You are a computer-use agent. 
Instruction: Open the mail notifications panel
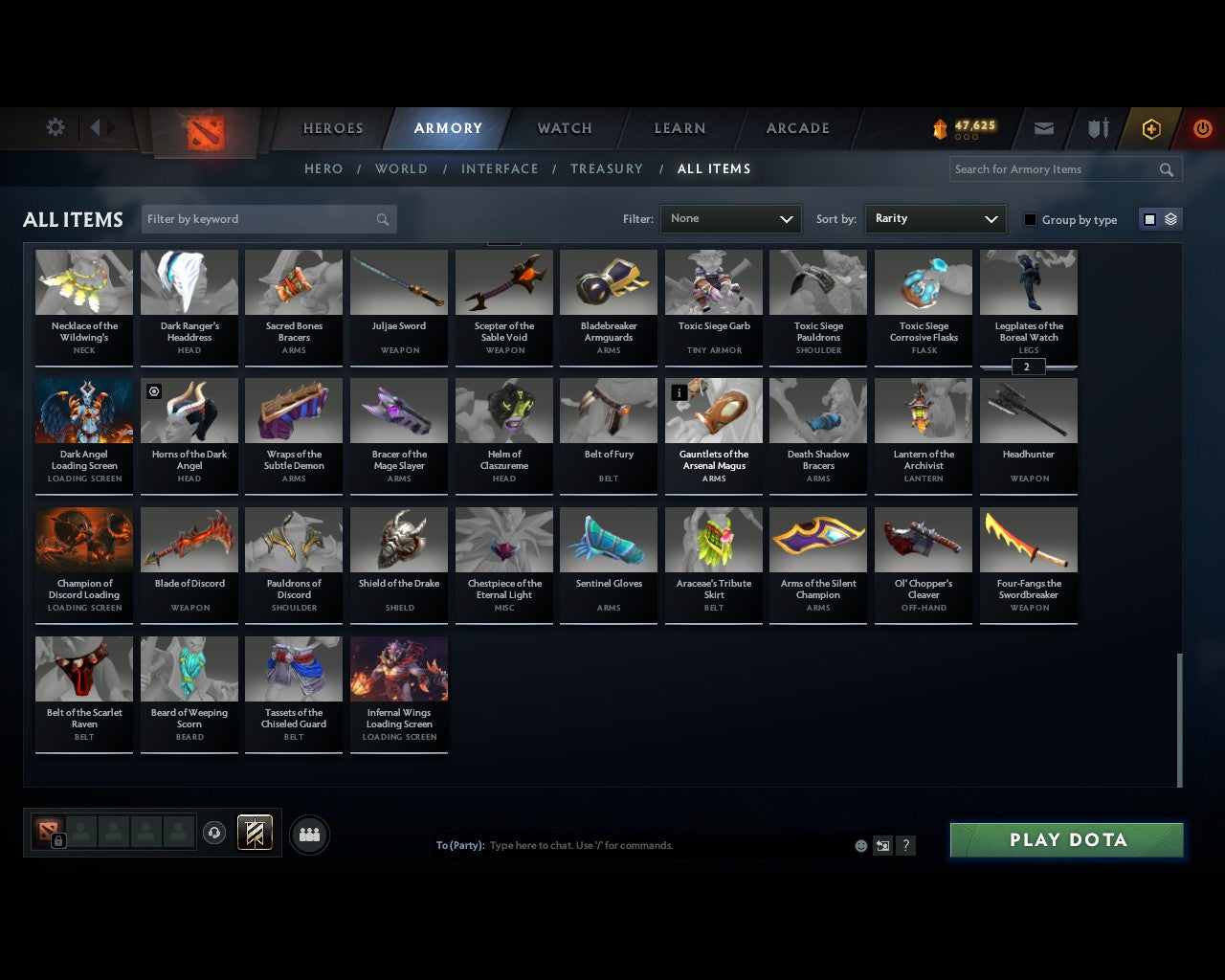[1043, 127]
